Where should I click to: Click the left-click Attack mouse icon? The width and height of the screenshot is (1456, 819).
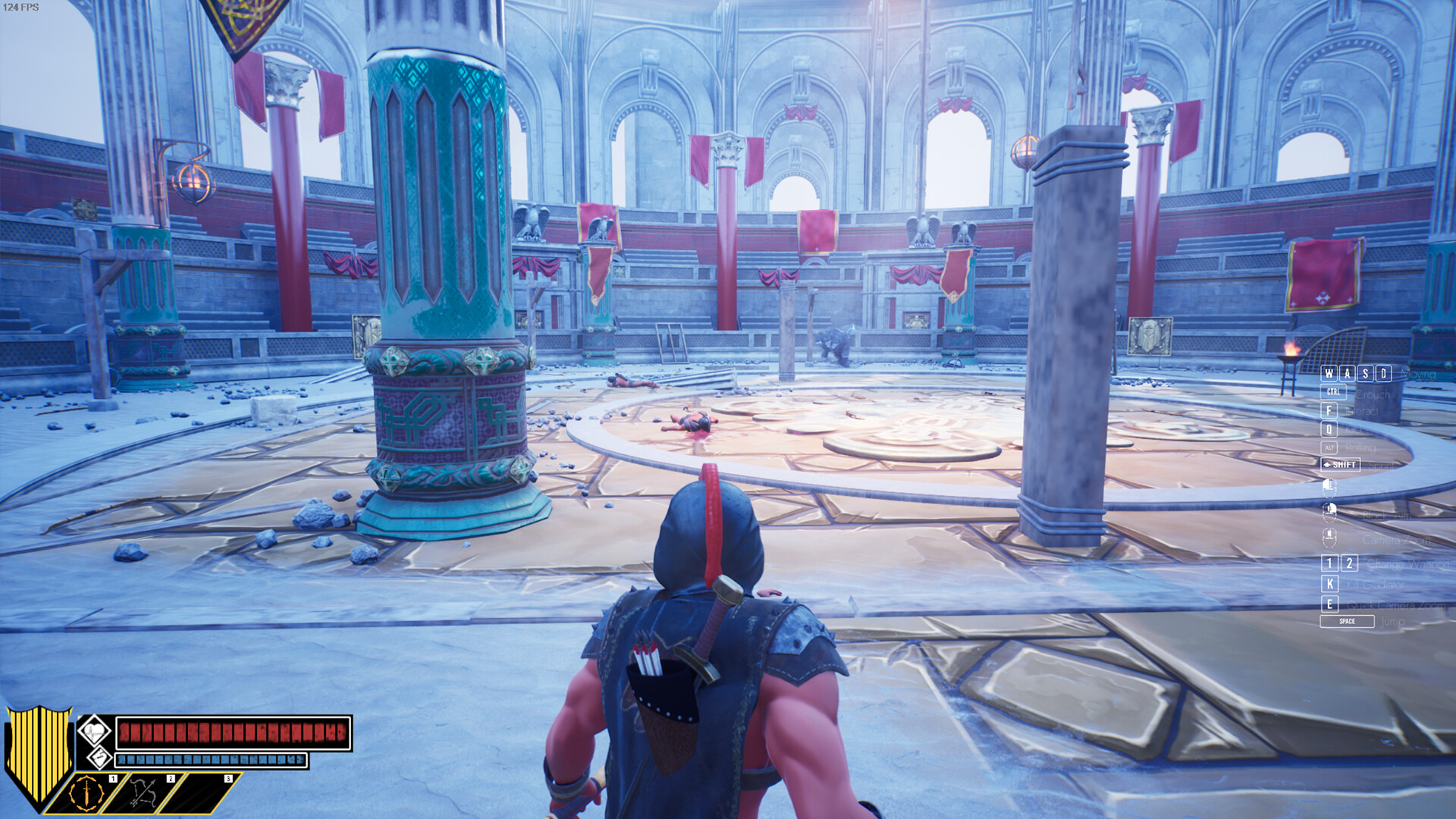pyautogui.click(x=1329, y=489)
